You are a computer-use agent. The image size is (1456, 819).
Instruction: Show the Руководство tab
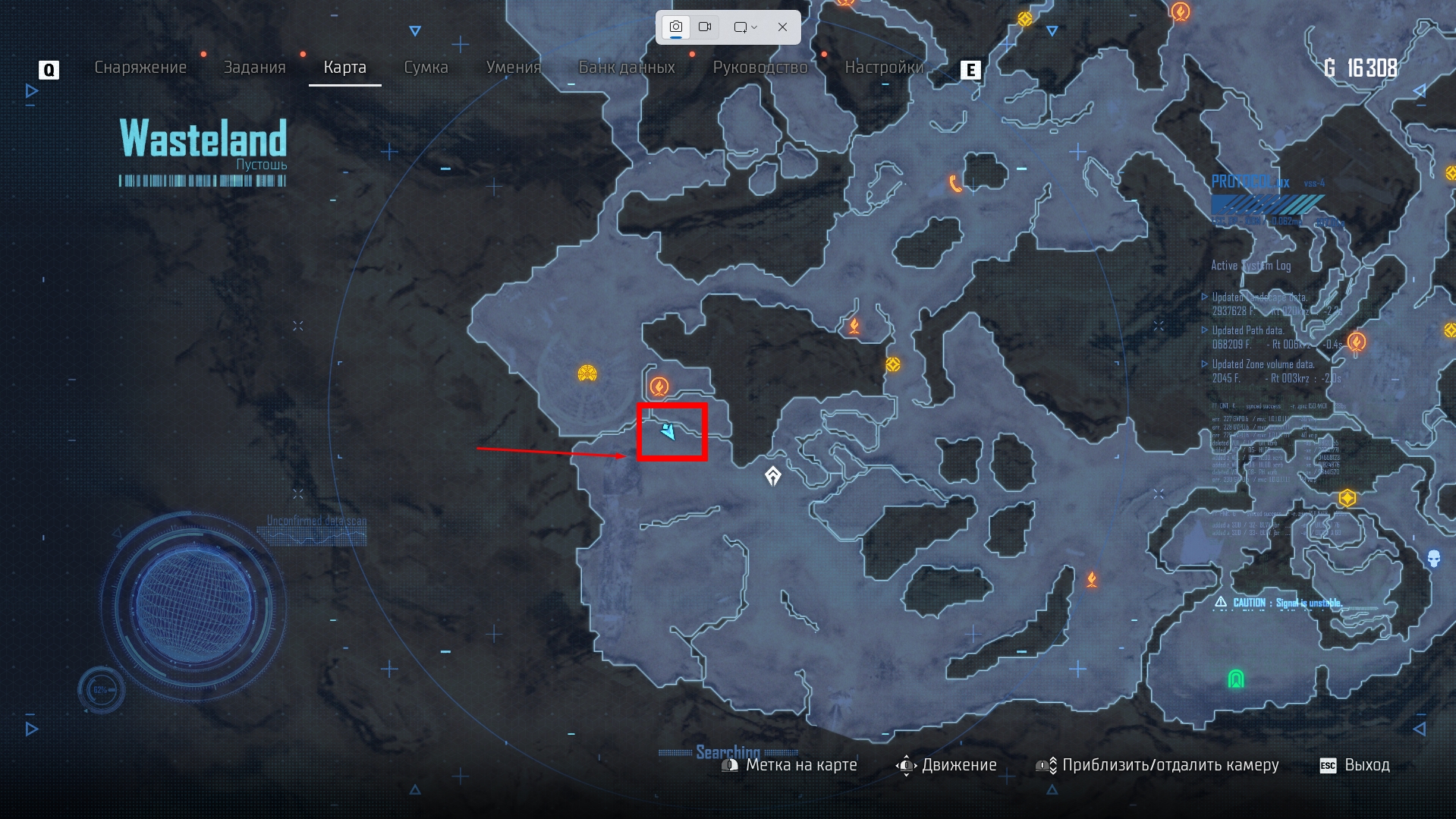pos(759,68)
